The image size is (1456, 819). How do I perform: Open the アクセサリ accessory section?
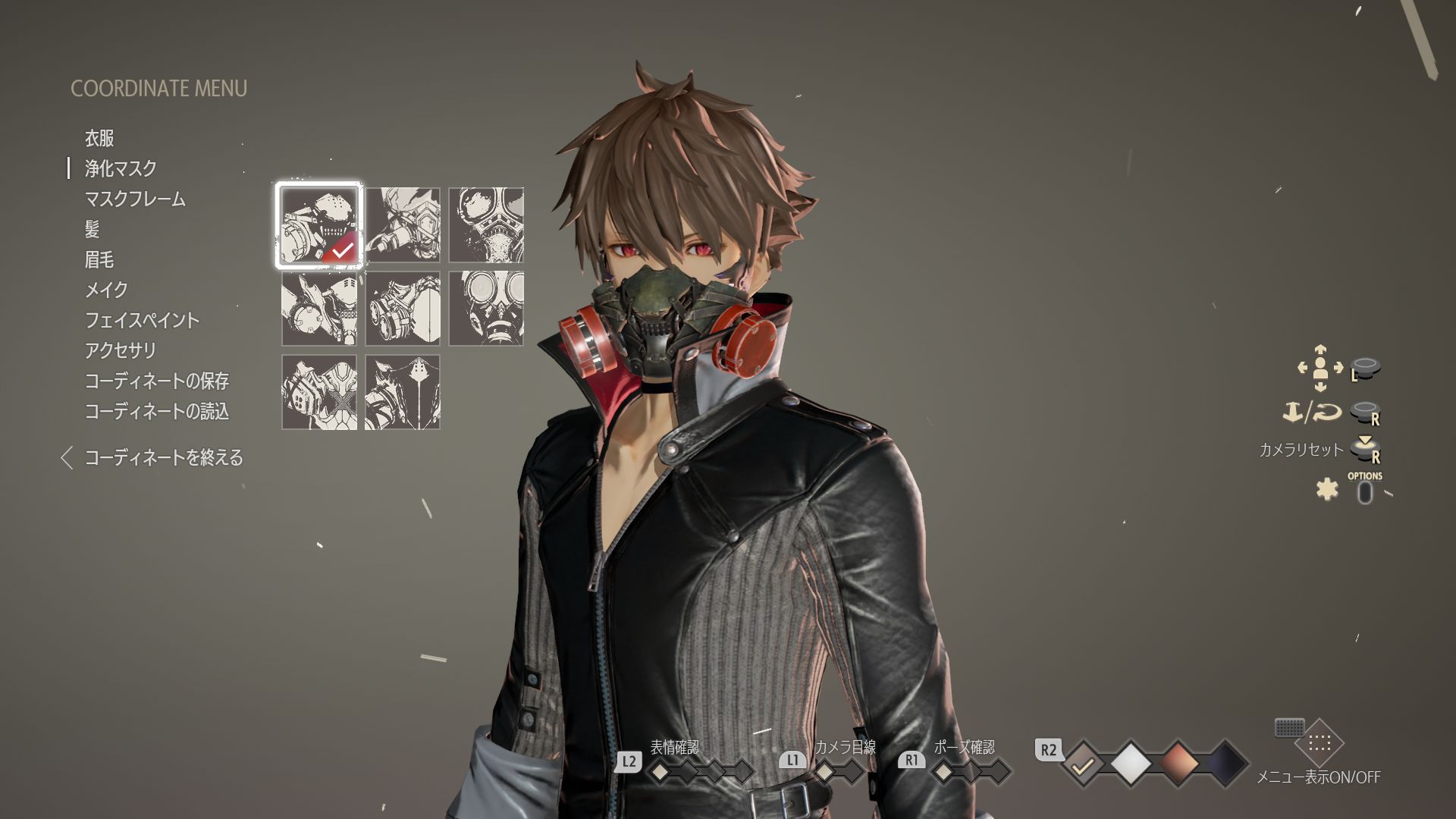tap(121, 351)
